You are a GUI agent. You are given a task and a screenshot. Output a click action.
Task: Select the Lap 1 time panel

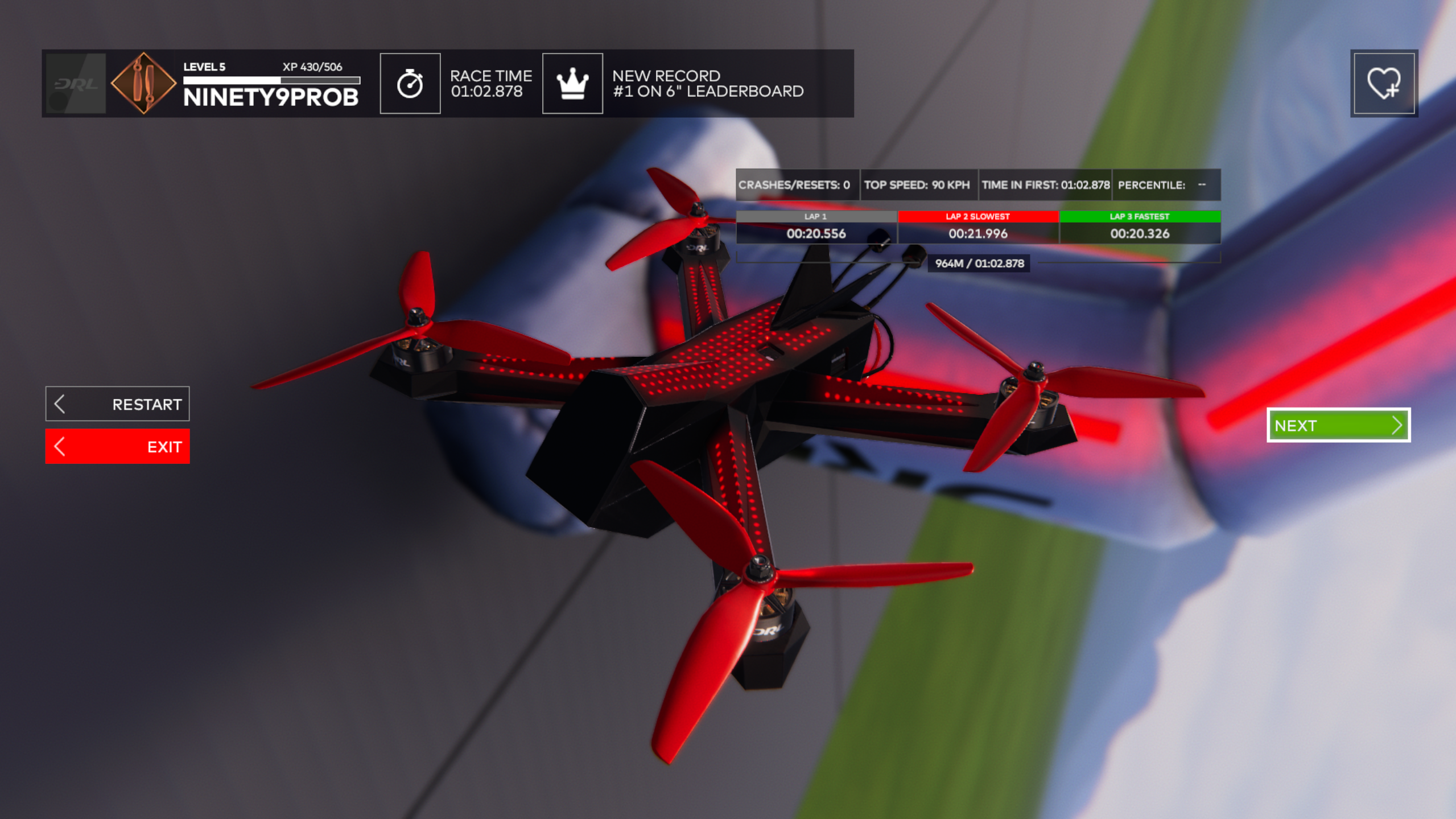[816, 228]
